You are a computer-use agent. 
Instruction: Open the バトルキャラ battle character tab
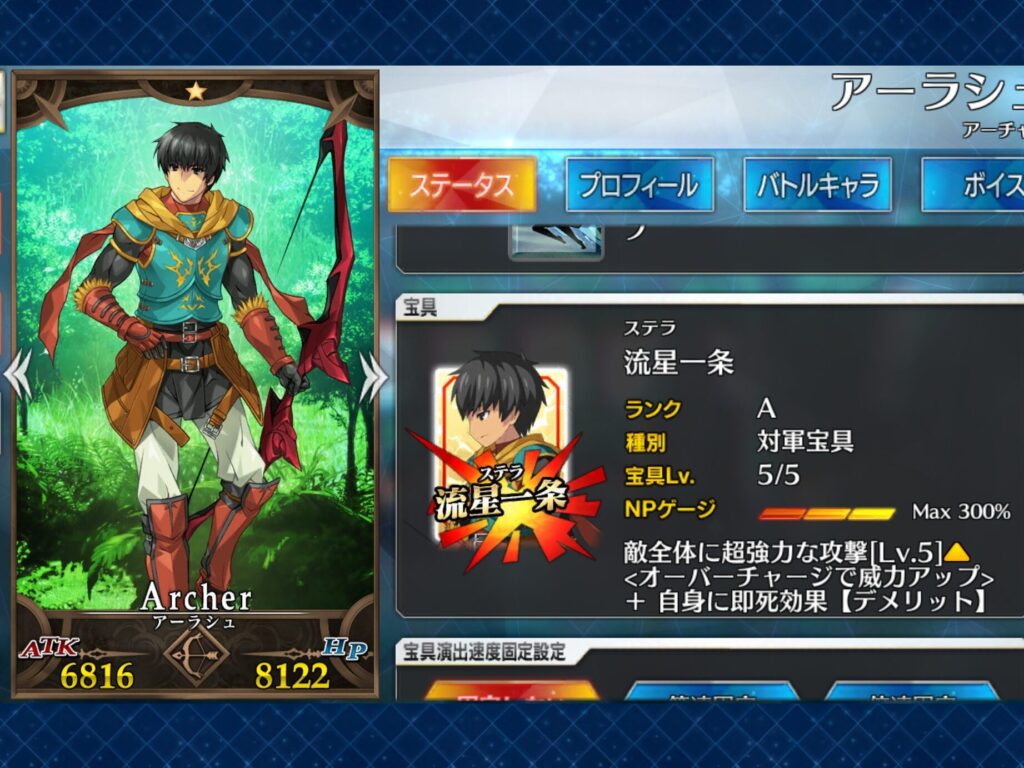(x=817, y=185)
